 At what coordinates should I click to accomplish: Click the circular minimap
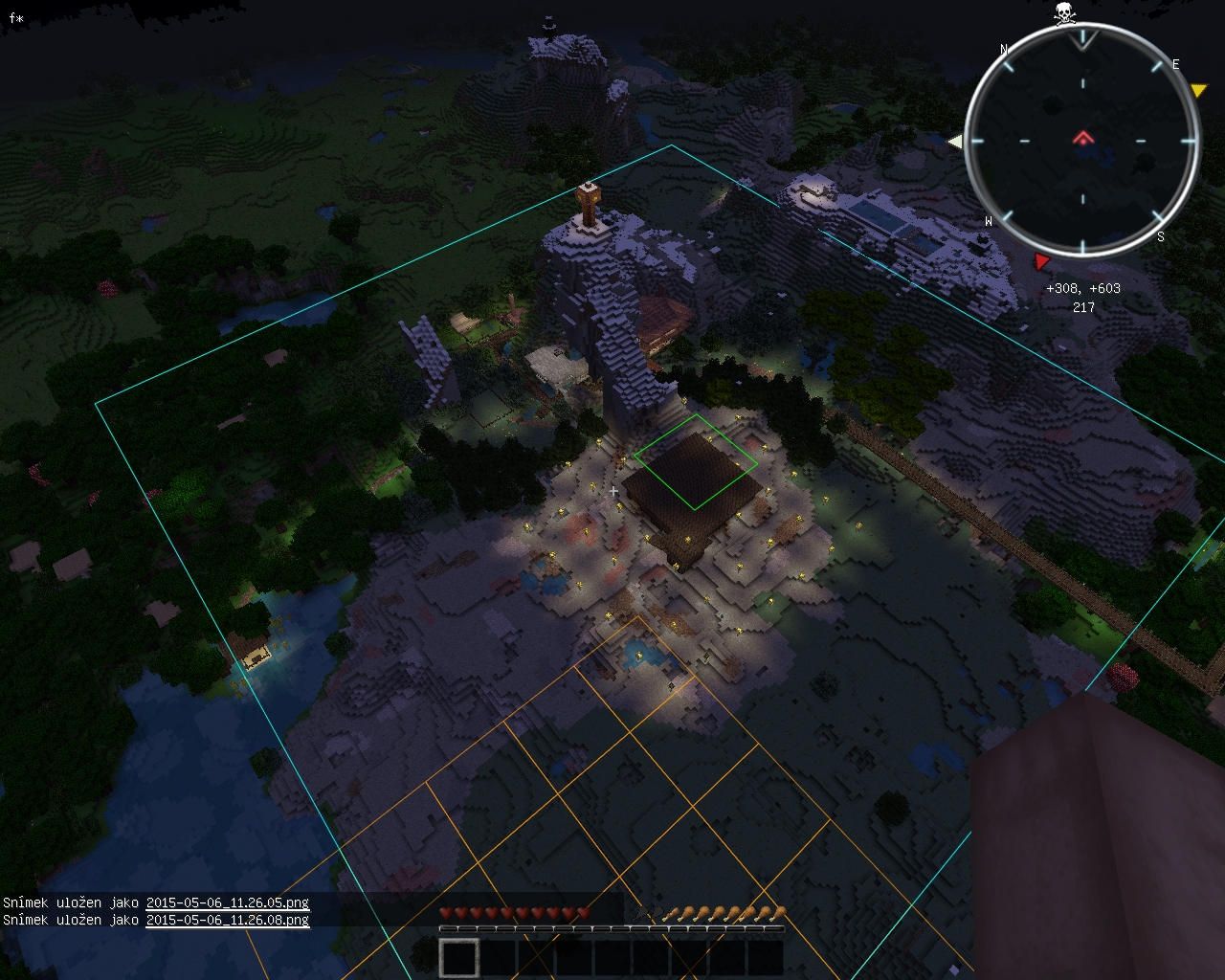pos(1082,141)
